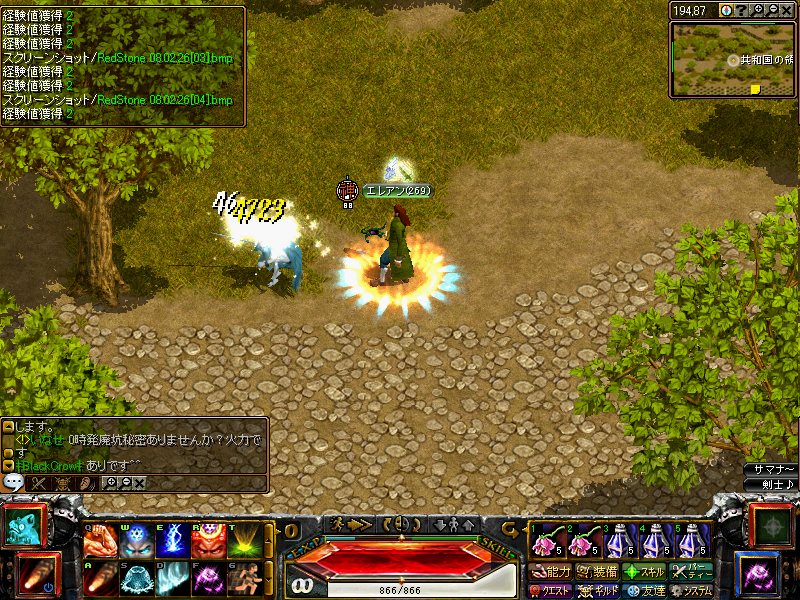The image size is (800, 600).
Task: Activate the green light burst skill on T
Action: [x=241, y=541]
